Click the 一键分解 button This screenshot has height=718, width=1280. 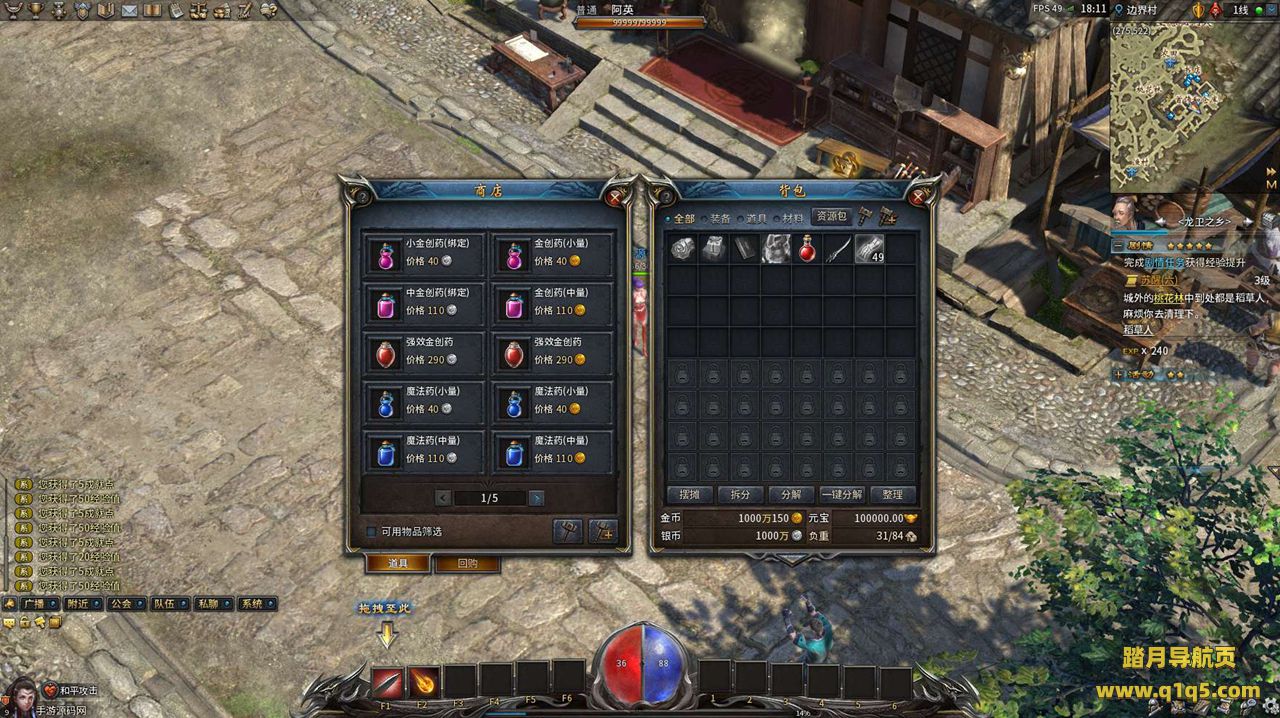[x=841, y=494]
